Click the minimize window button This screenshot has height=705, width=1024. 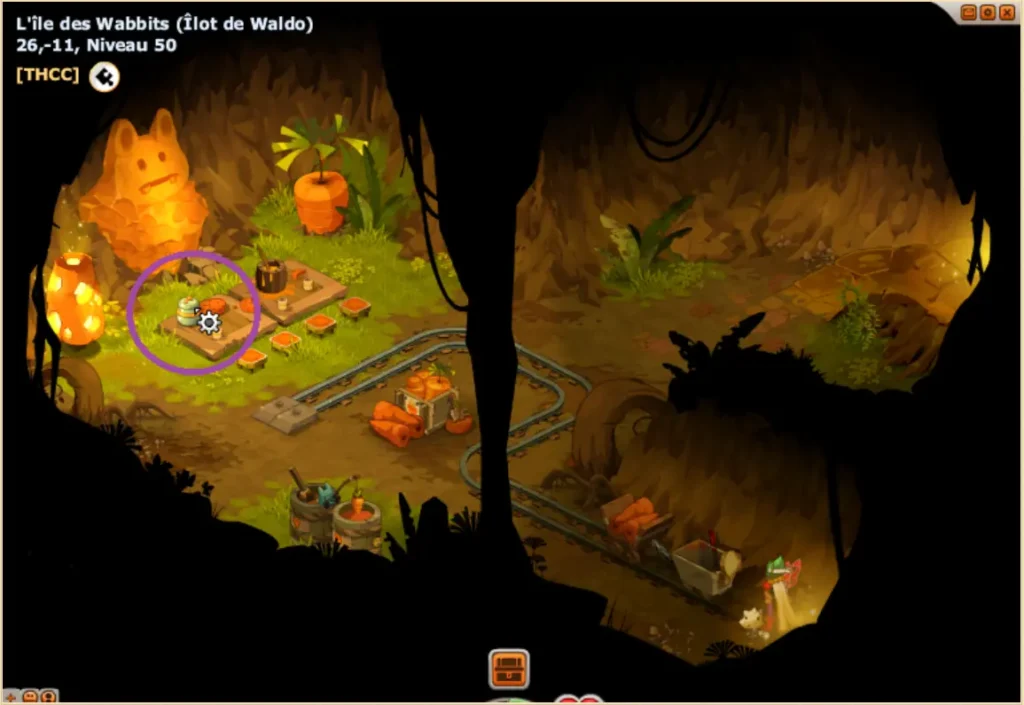pos(970,12)
